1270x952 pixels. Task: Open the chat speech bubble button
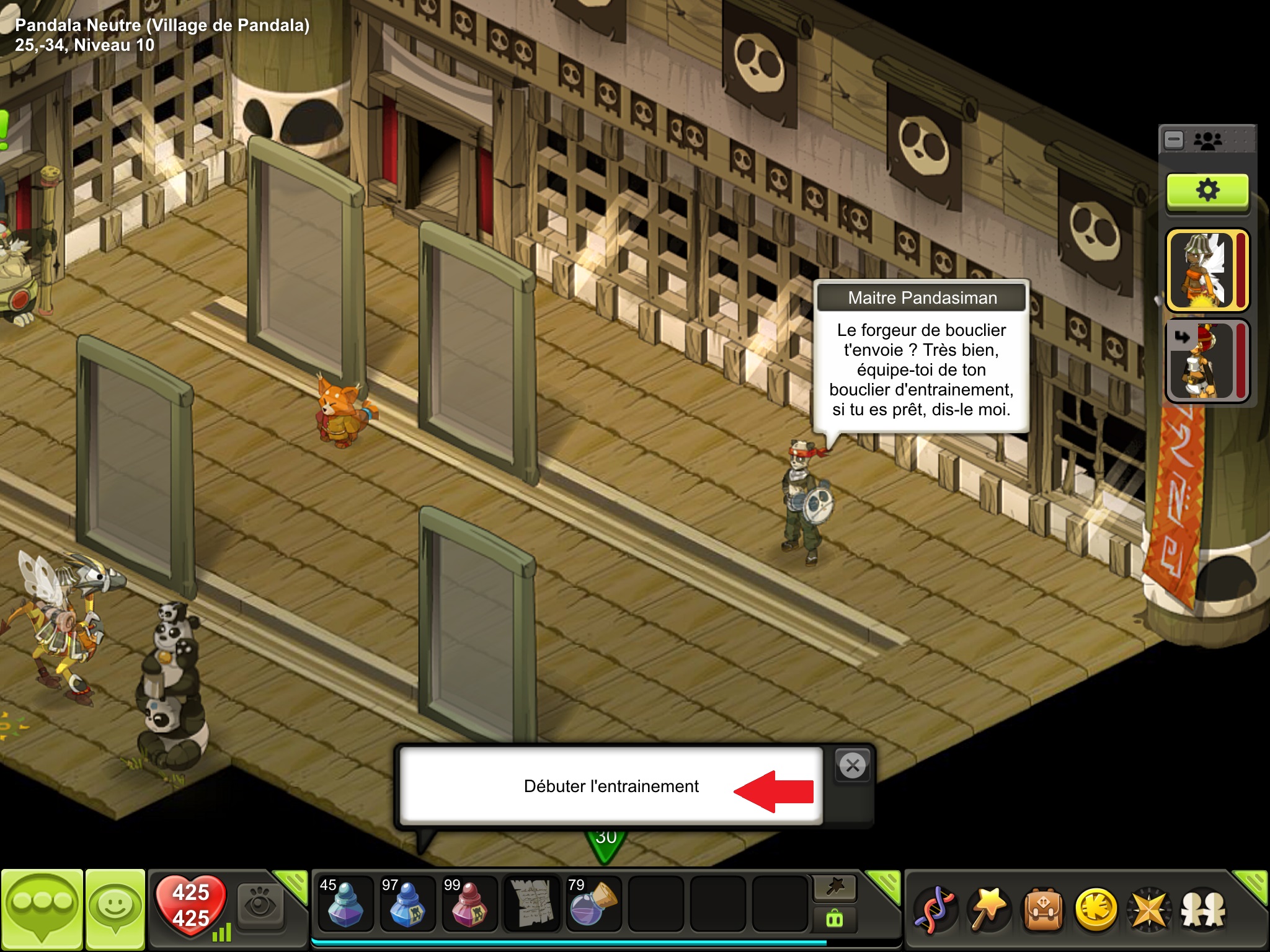[x=42, y=909]
